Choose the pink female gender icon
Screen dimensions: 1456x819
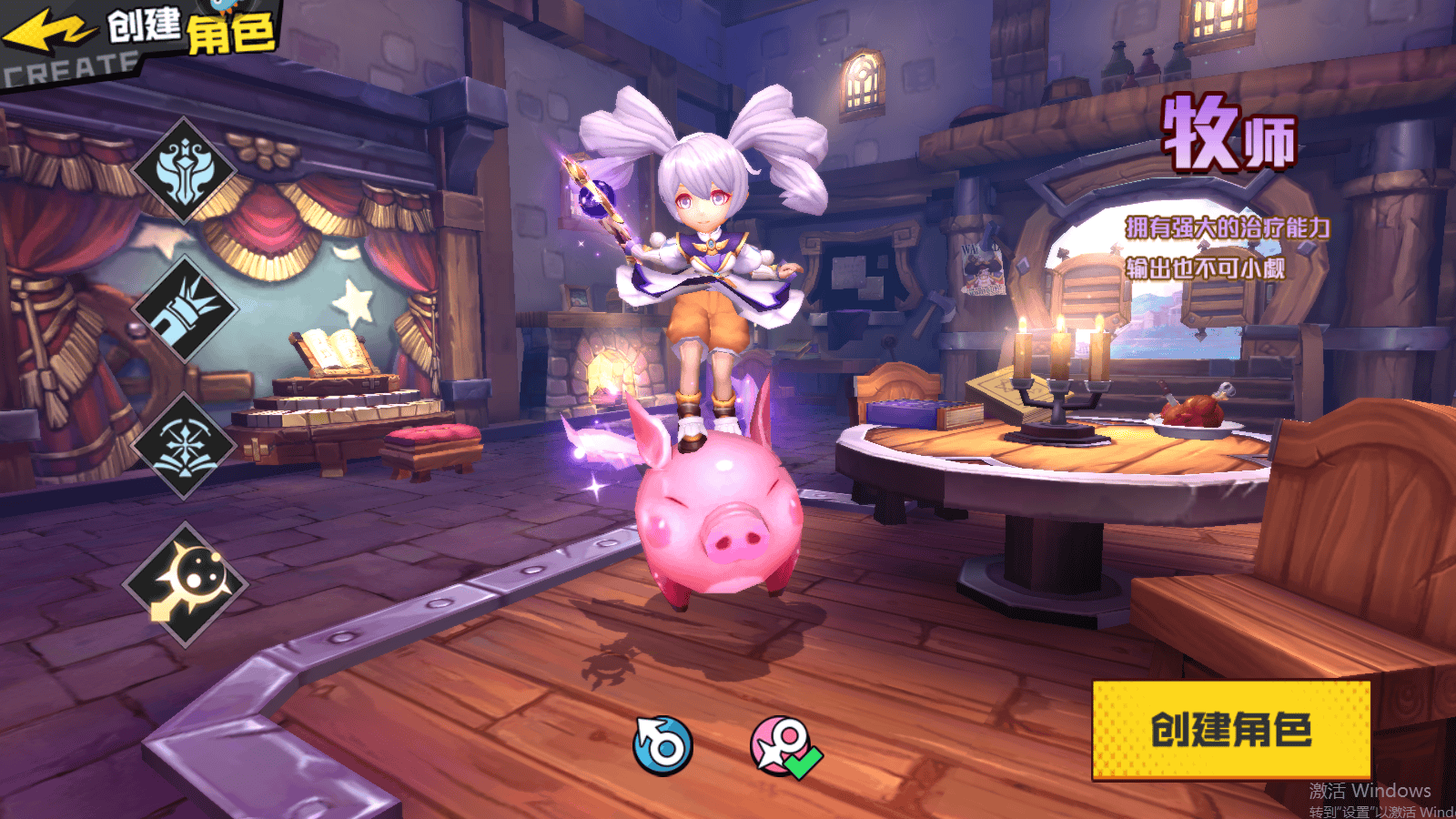(782, 746)
